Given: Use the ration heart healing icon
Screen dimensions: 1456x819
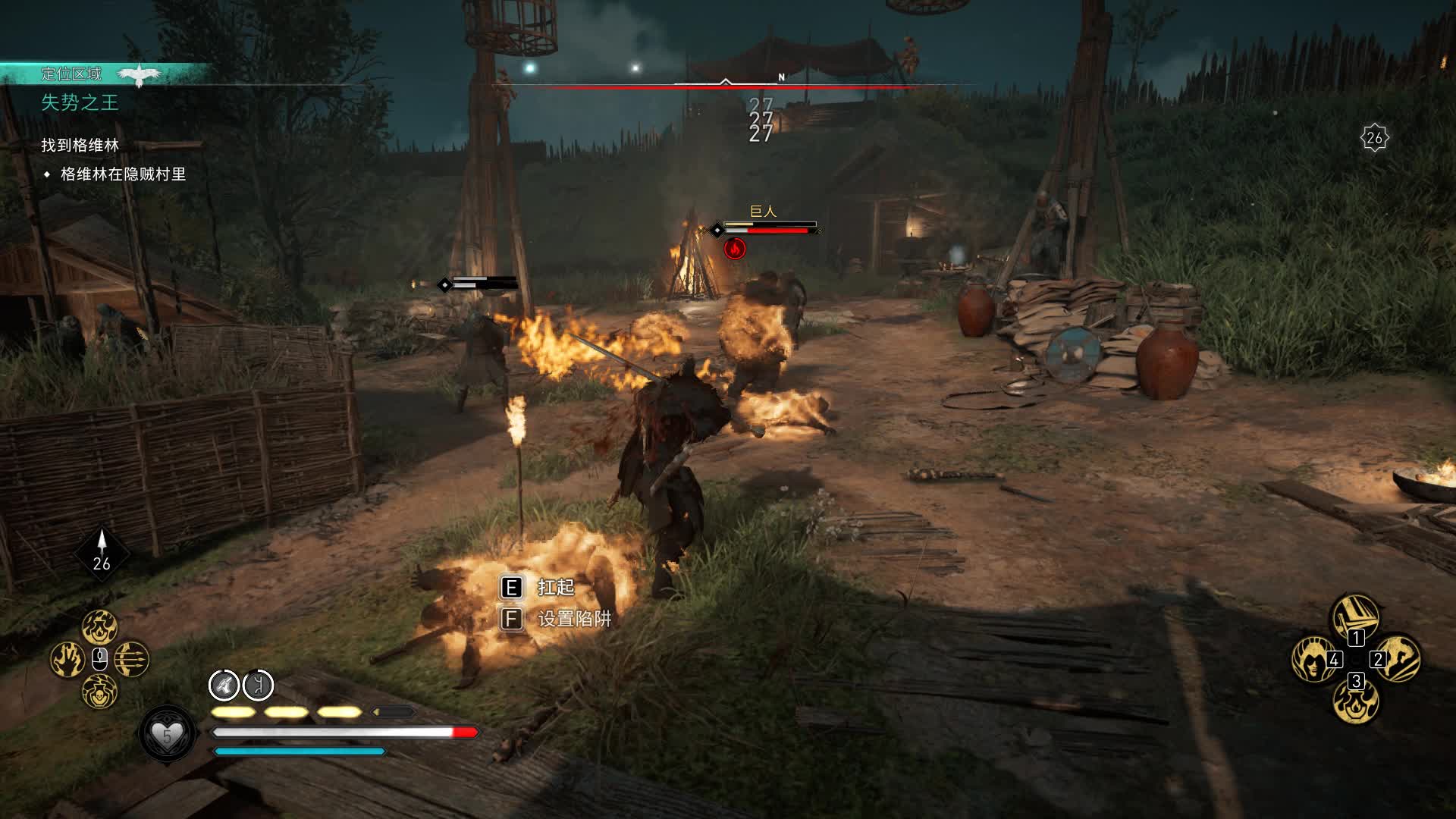Looking at the screenshot, I should point(168,734).
